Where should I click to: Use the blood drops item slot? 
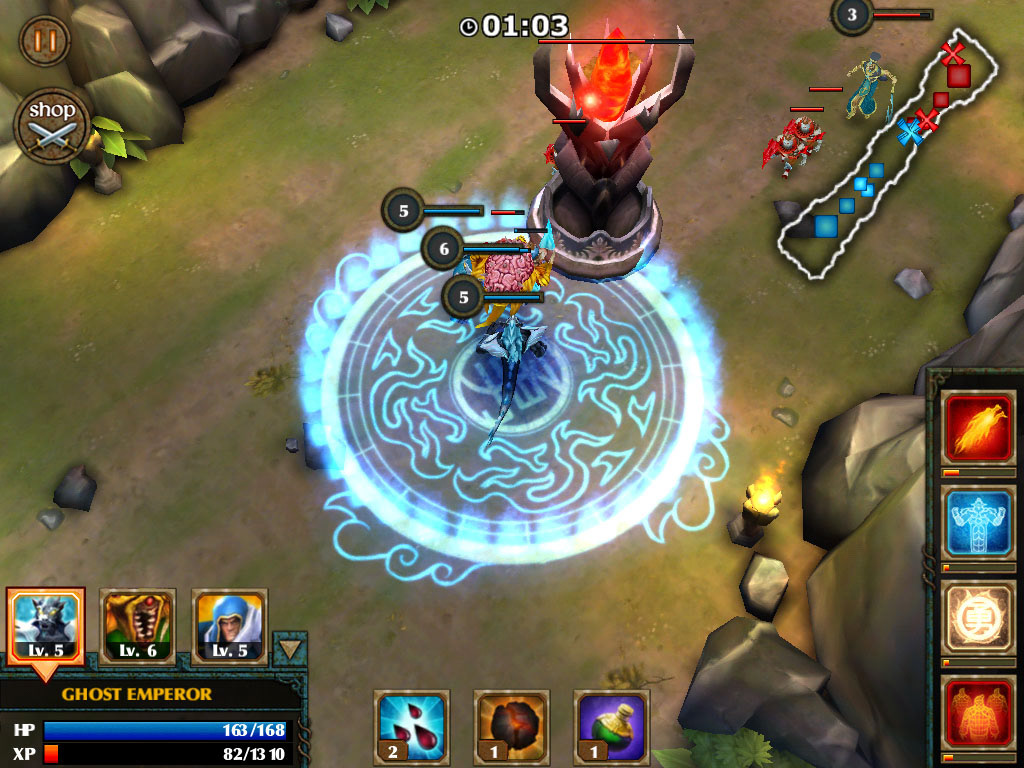pos(411,726)
